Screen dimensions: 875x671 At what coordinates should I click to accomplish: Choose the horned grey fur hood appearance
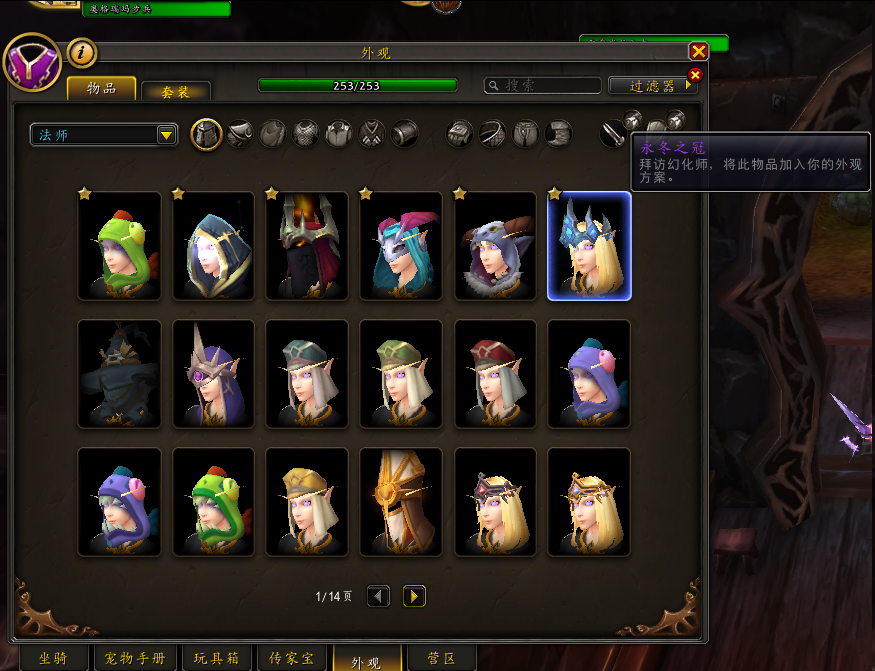coord(496,246)
